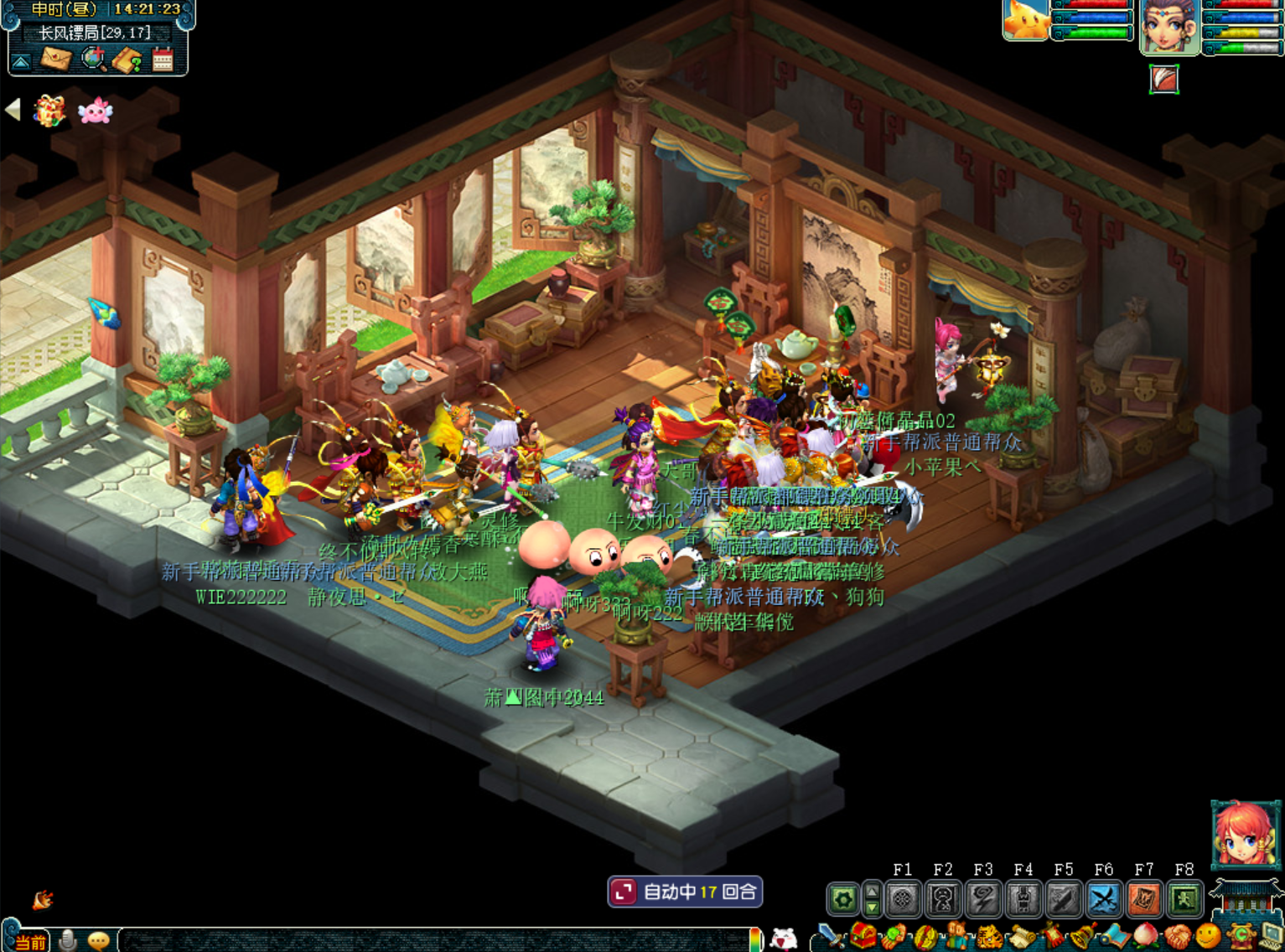1285x952 pixels.
Task: Select the F3 lightning swirl skill slot
Action: pos(983,900)
